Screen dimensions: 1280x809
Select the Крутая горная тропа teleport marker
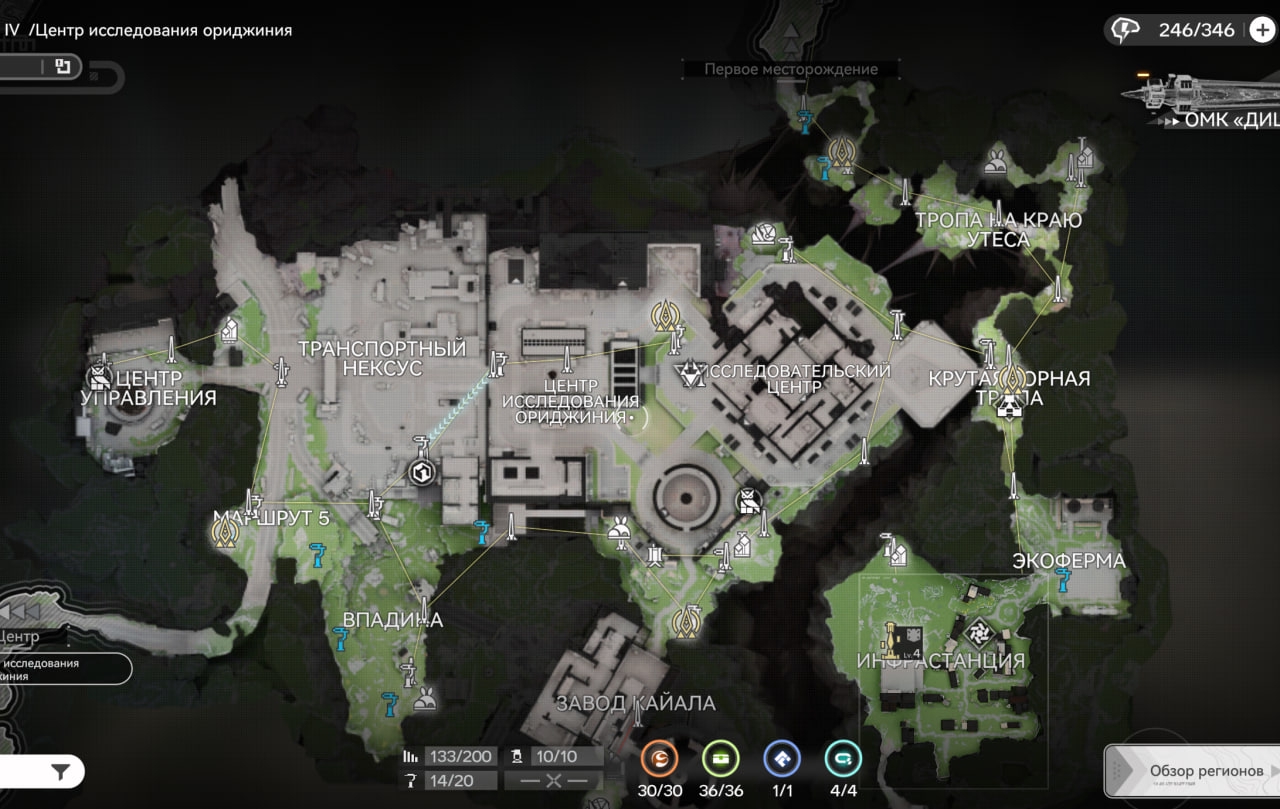point(1011,378)
